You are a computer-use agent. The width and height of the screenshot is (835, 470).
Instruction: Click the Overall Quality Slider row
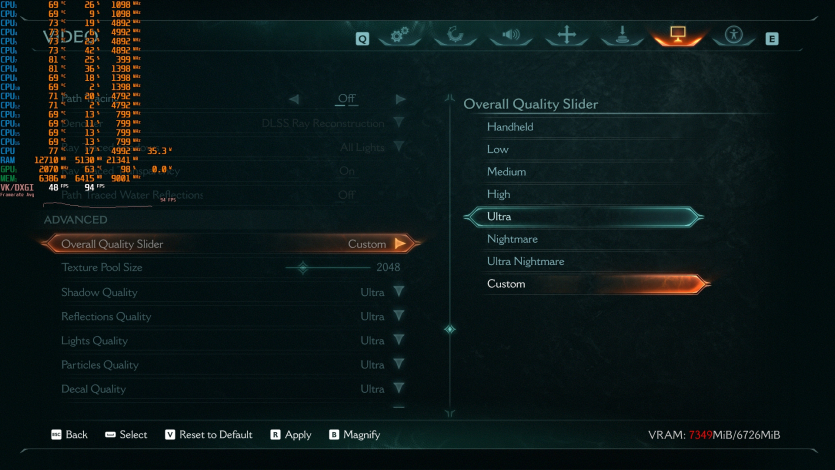point(230,244)
